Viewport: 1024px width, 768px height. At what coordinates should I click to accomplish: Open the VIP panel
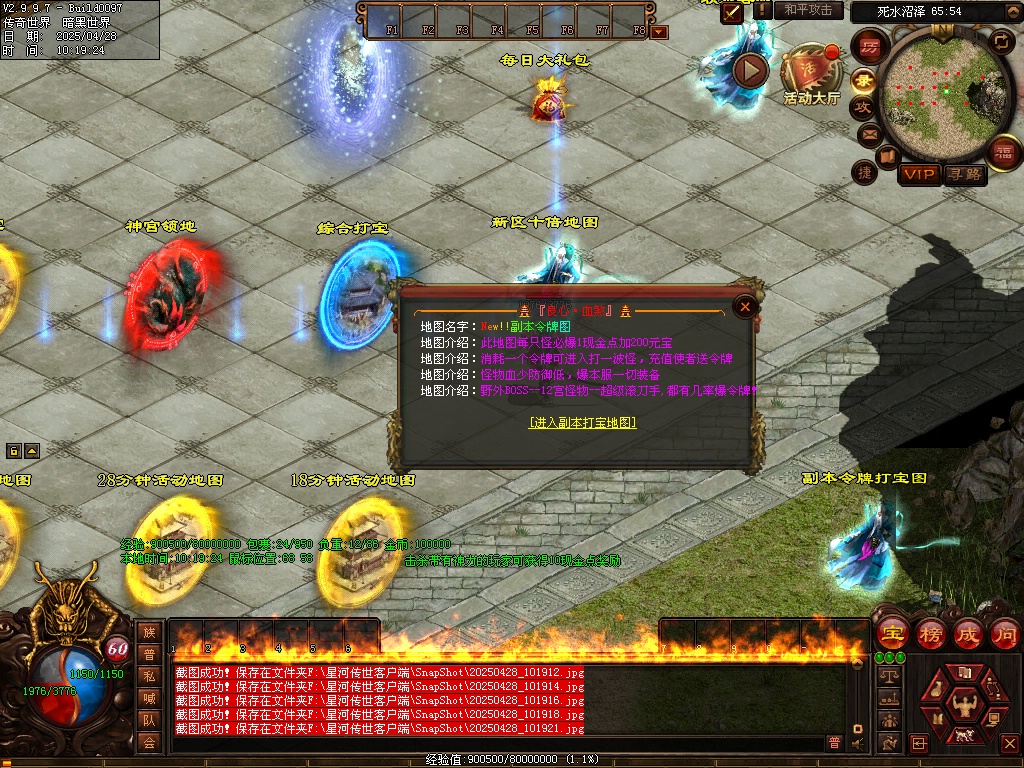[919, 174]
